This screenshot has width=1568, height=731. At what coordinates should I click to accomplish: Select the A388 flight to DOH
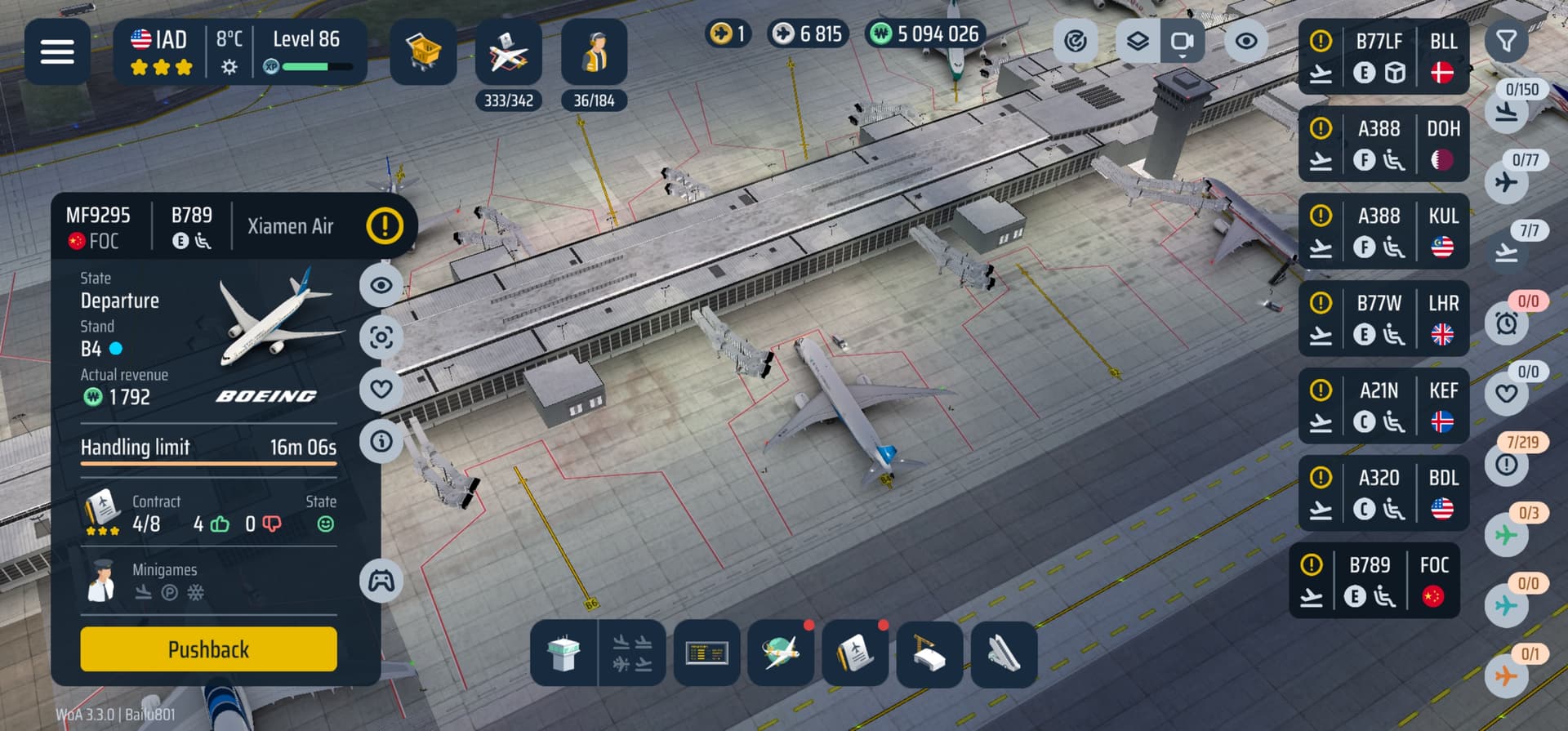click(1383, 144)
